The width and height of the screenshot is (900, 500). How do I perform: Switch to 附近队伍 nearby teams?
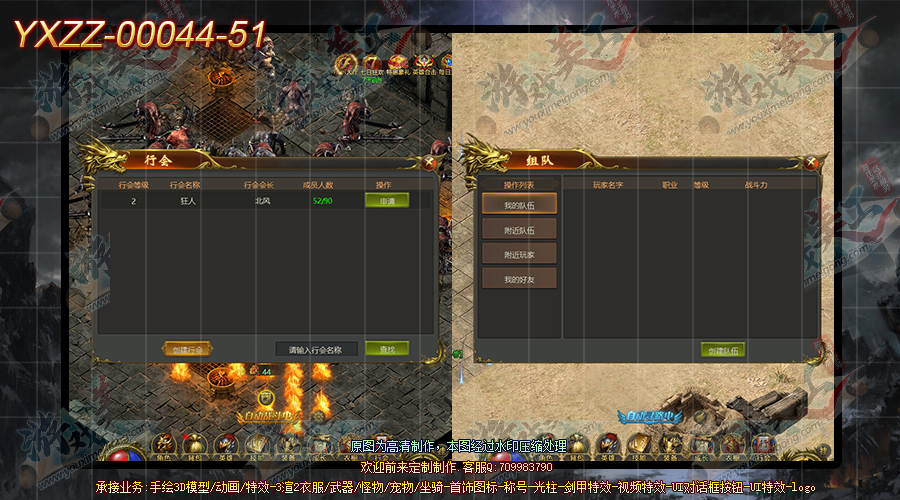[519, 230]
